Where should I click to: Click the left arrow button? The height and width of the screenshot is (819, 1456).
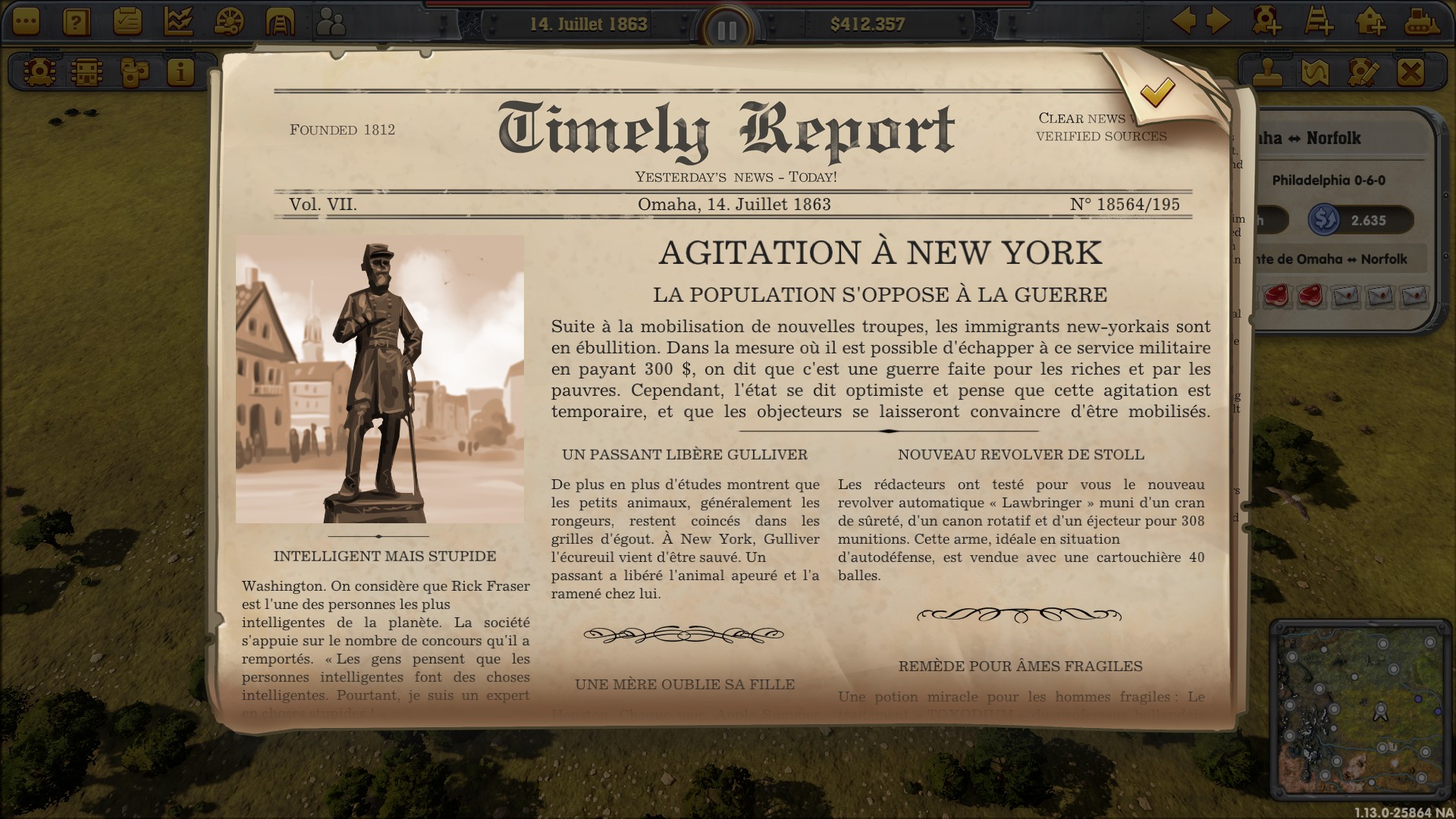coord(1184,20)
